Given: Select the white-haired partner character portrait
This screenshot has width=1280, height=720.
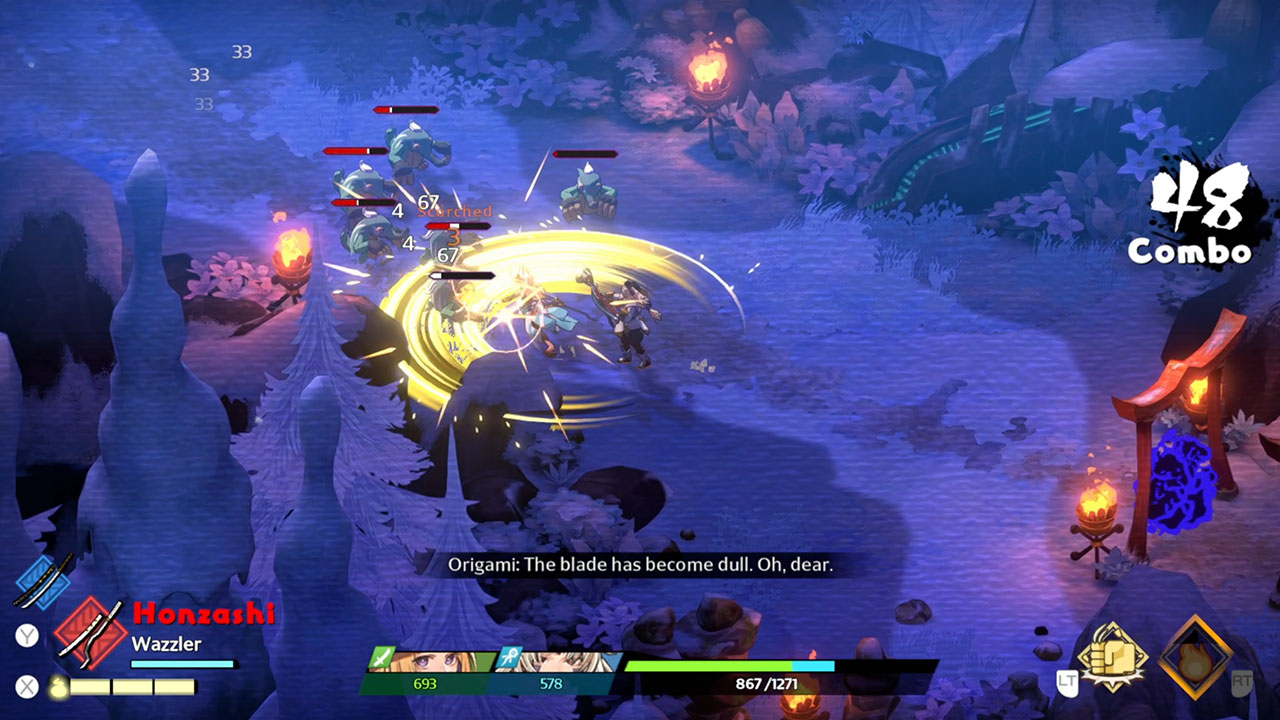Looking at the screenshot, I should pos(560,663).
